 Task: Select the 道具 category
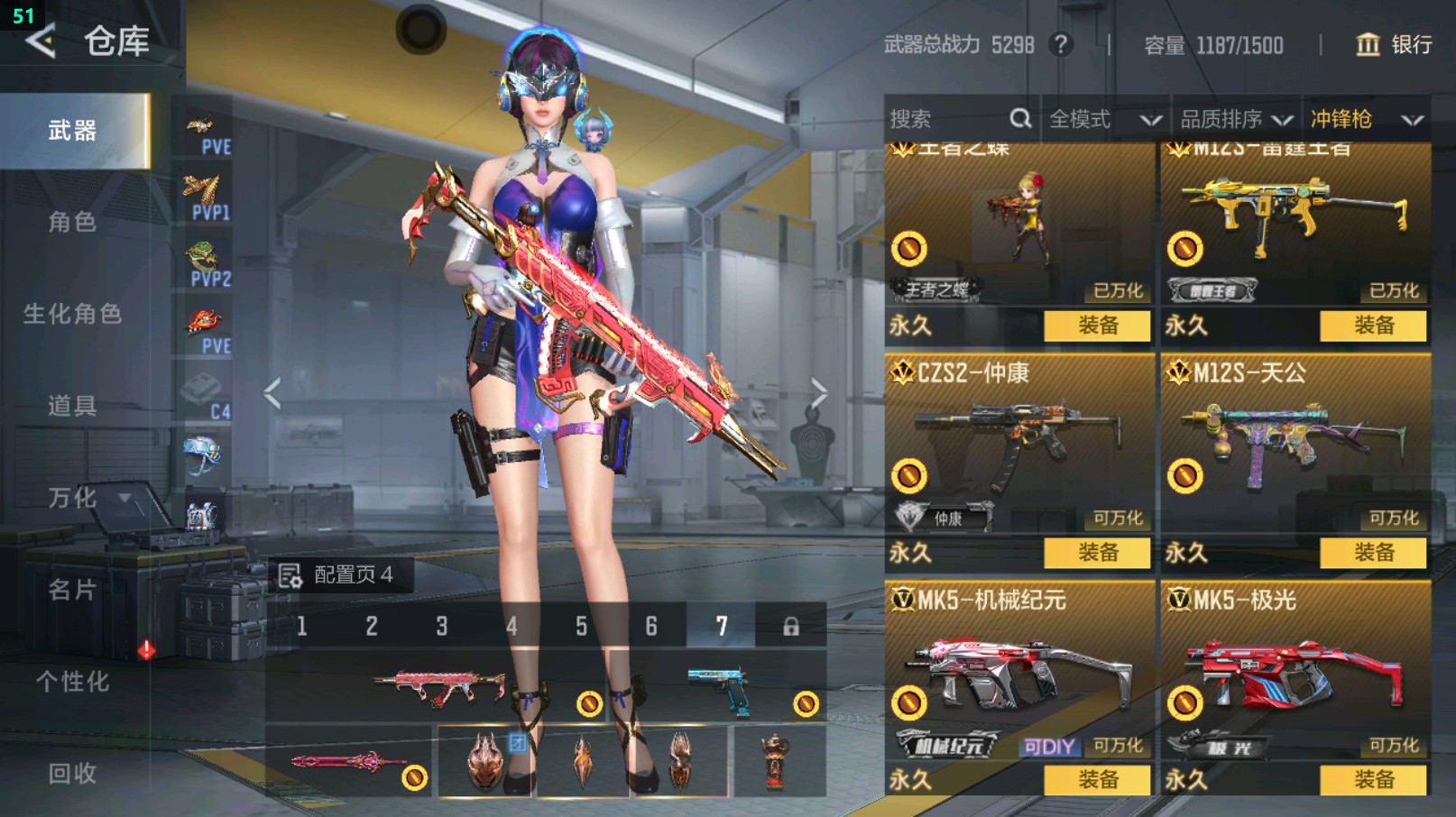(x=72, y=407)
